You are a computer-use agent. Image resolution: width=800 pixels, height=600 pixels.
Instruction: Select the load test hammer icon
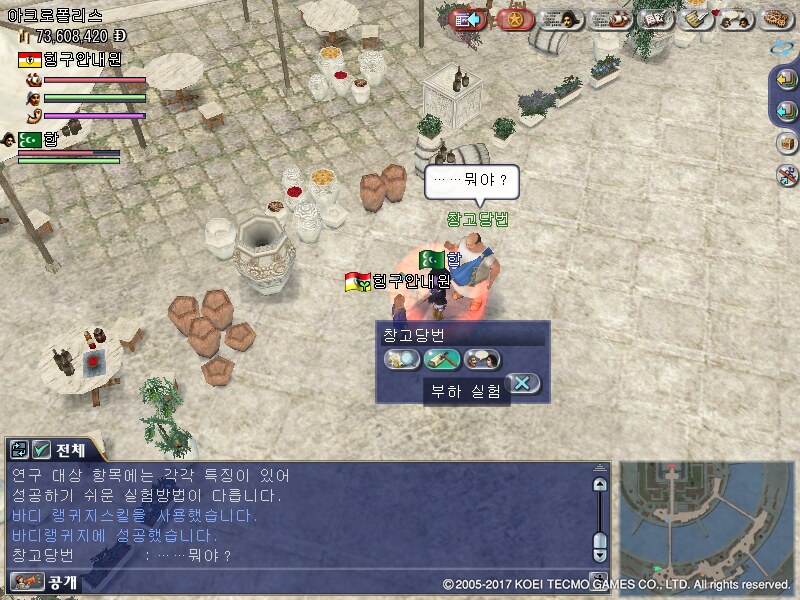[x=442, y=359]
